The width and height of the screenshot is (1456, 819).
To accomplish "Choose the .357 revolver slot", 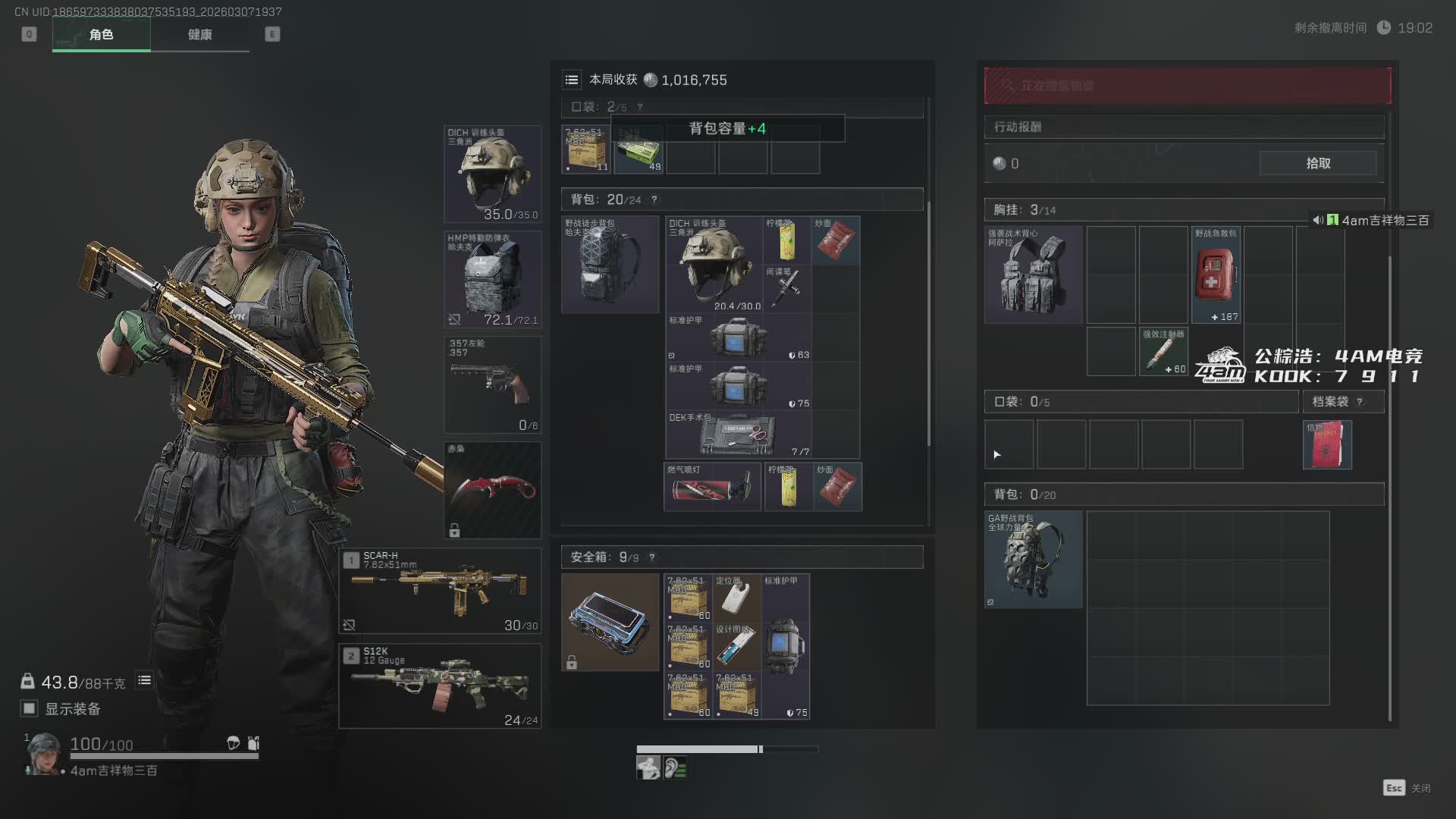I will [492, 384].
